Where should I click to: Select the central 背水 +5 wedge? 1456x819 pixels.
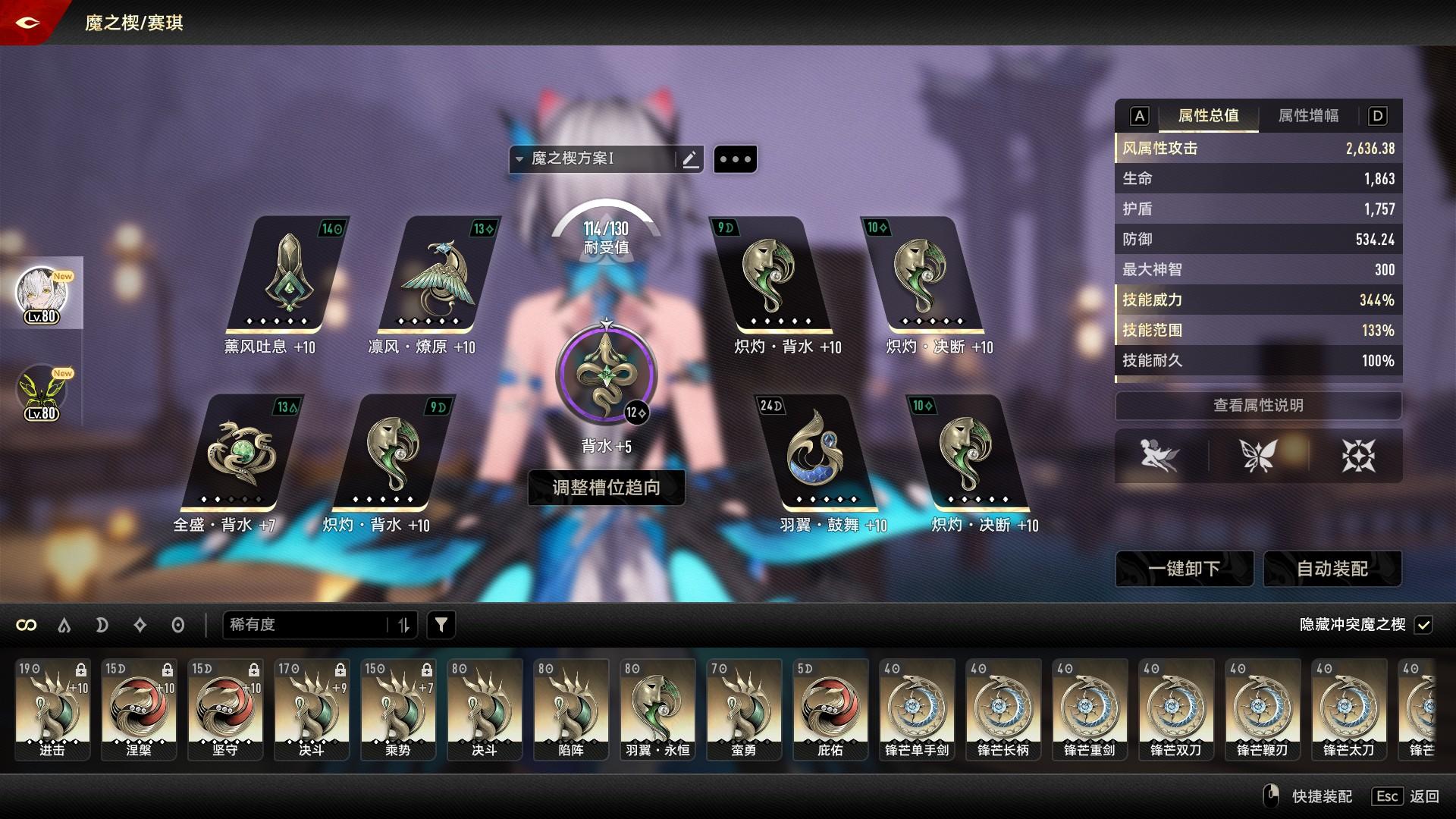605,375
